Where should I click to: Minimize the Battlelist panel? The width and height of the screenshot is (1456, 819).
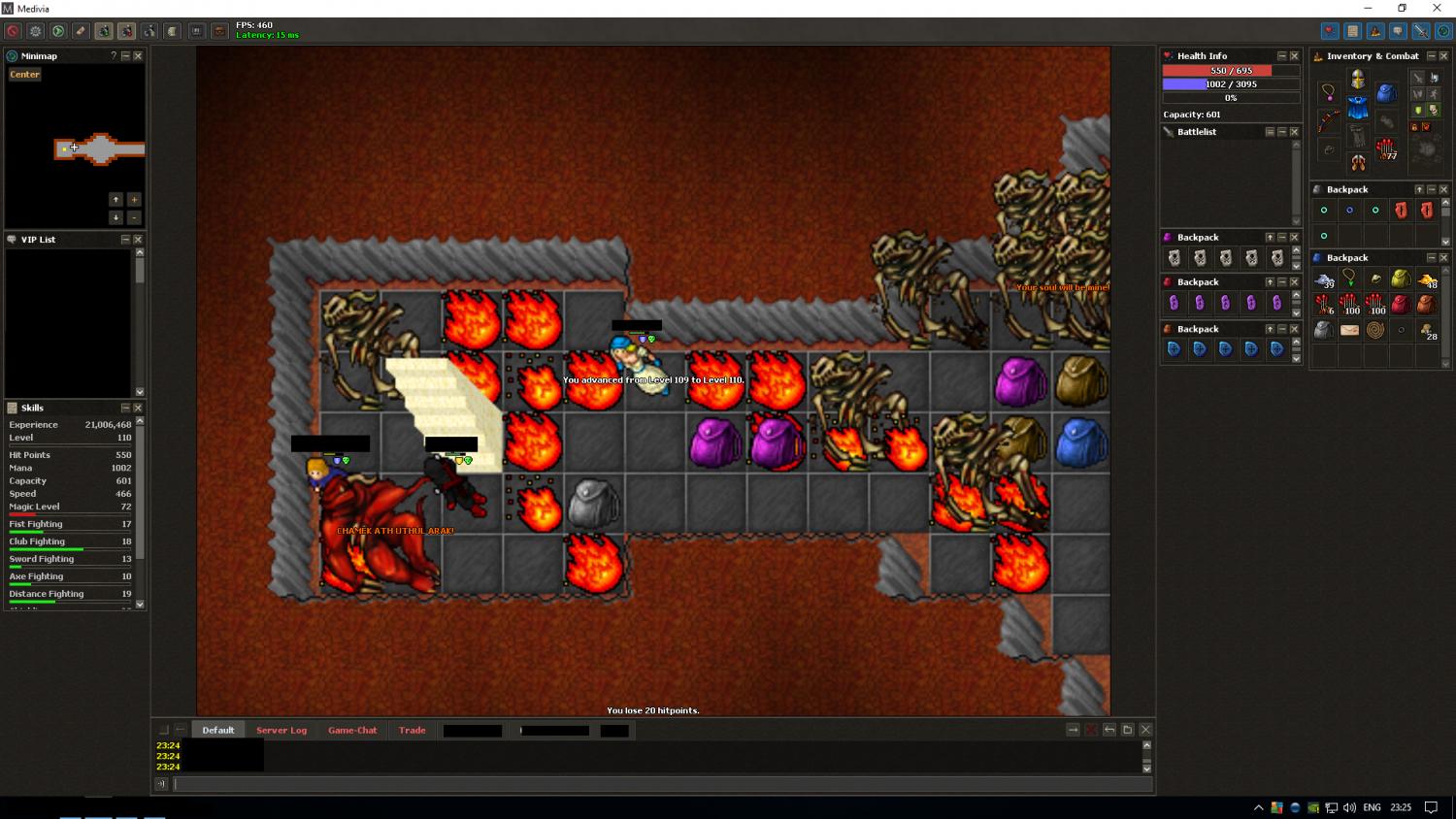click(1281, 132)
